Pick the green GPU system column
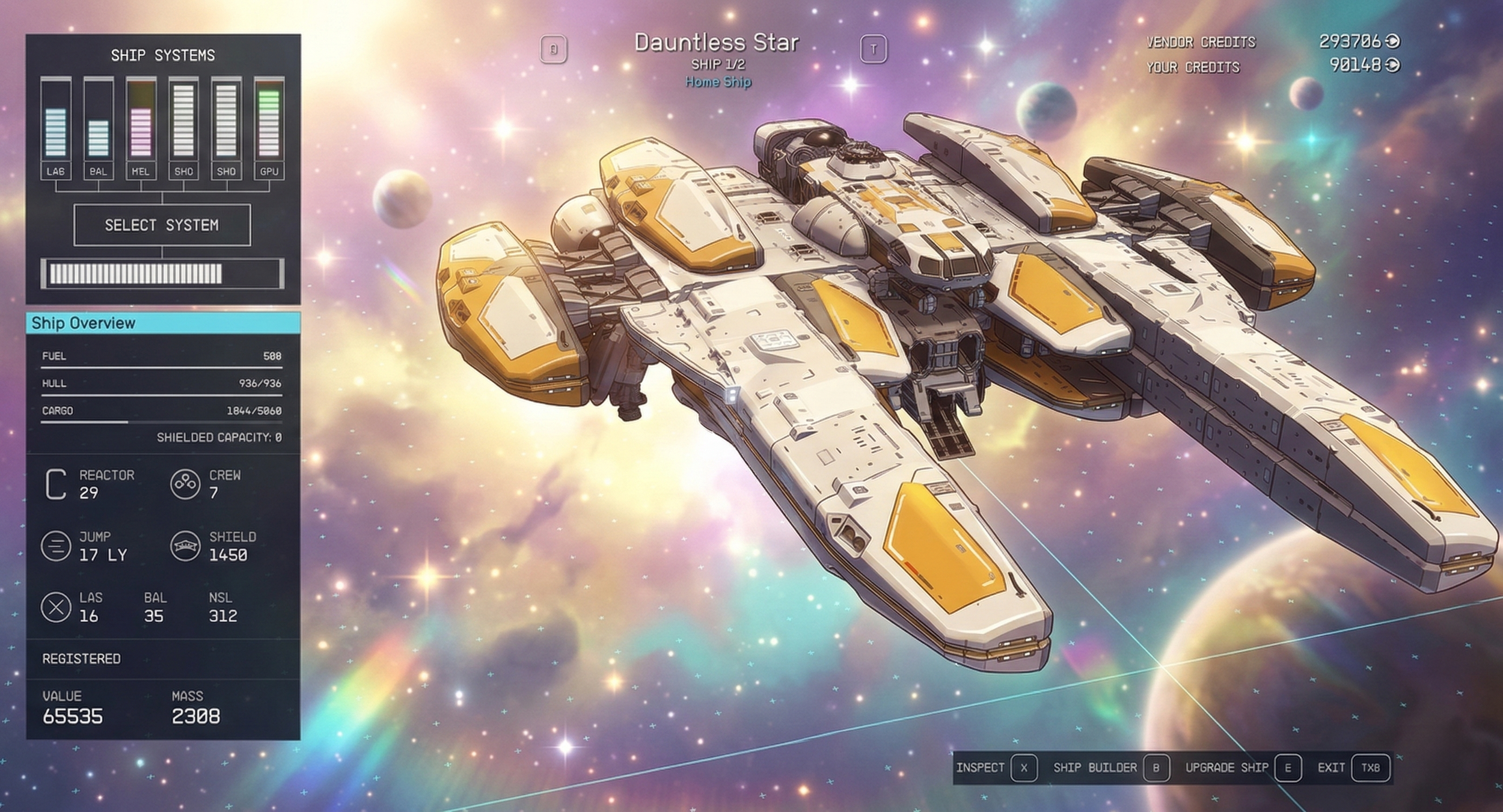The height and width of the screenshot is (812, 1503). pyautogui.click(x=269, y=127)
